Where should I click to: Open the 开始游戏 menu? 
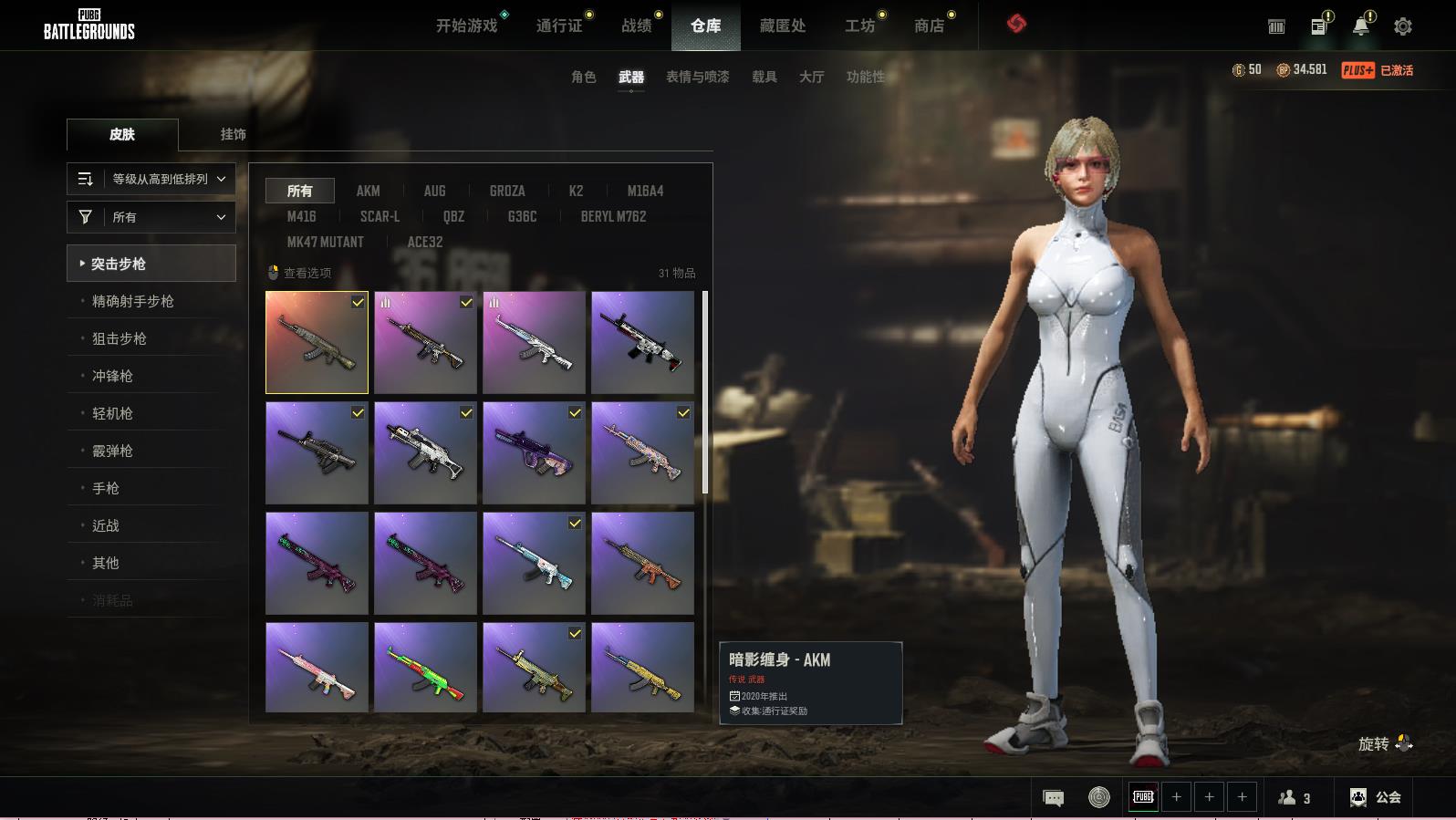[x=466, y=26]
